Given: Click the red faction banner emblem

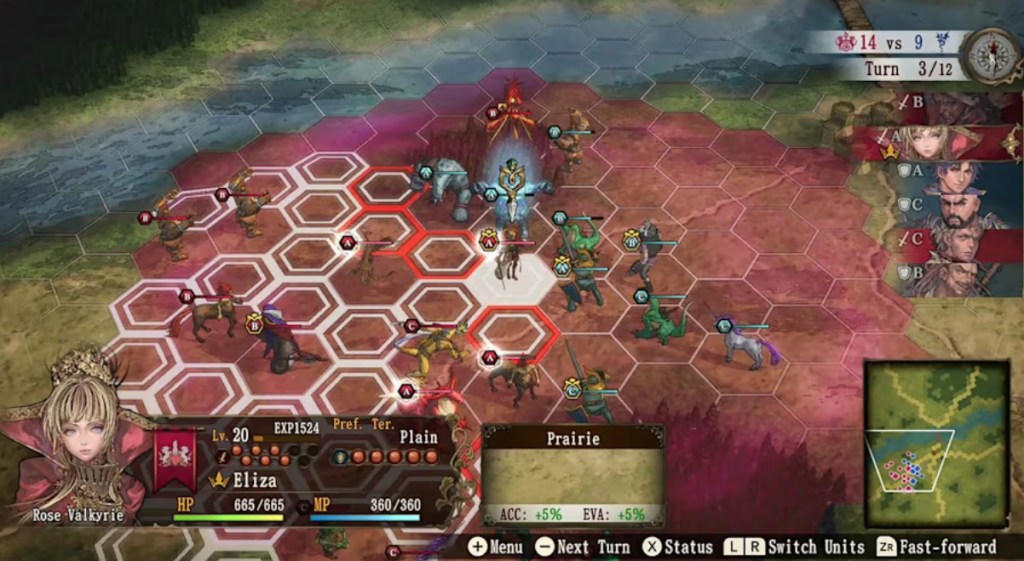Looking at the screenshot, I should coord(174,460).
